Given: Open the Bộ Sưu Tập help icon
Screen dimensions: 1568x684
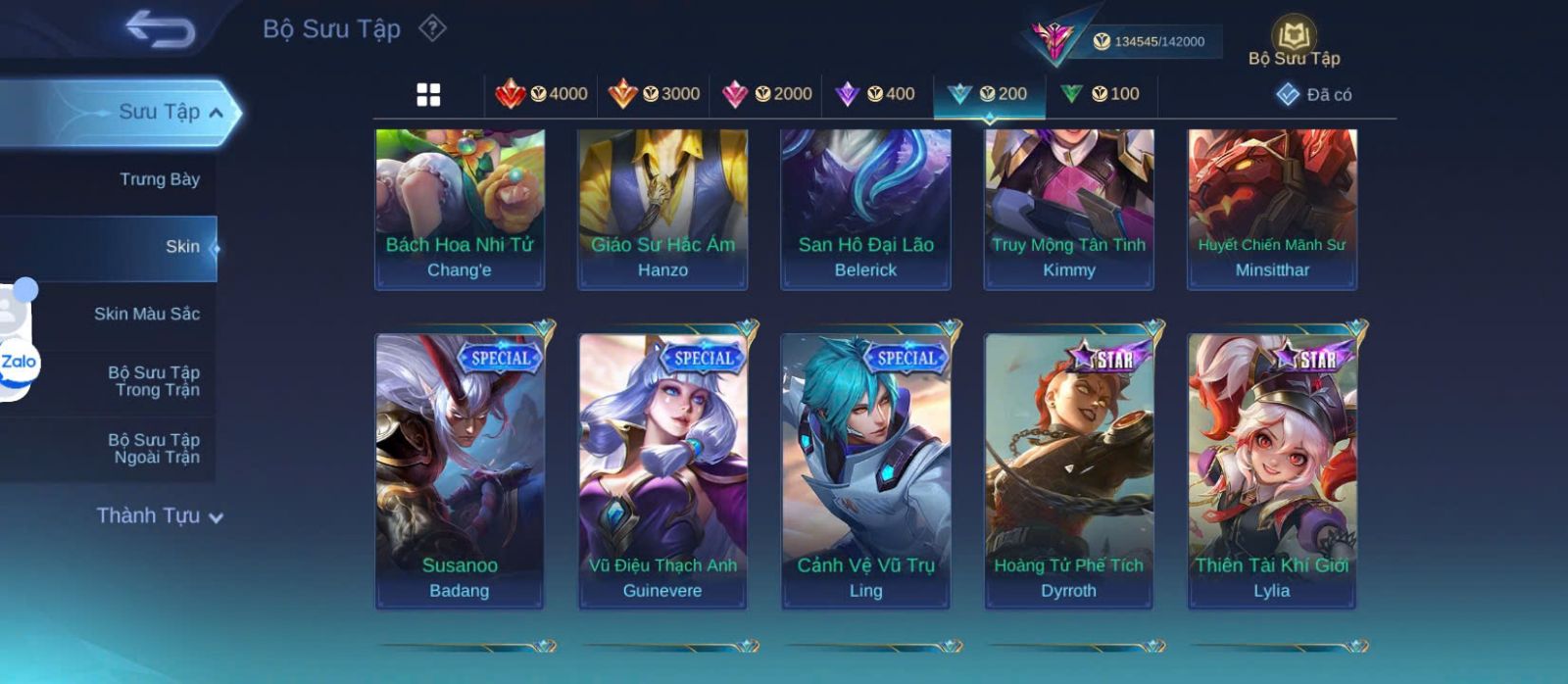Looking at the screenshot, I should click(x=432, y=28).
